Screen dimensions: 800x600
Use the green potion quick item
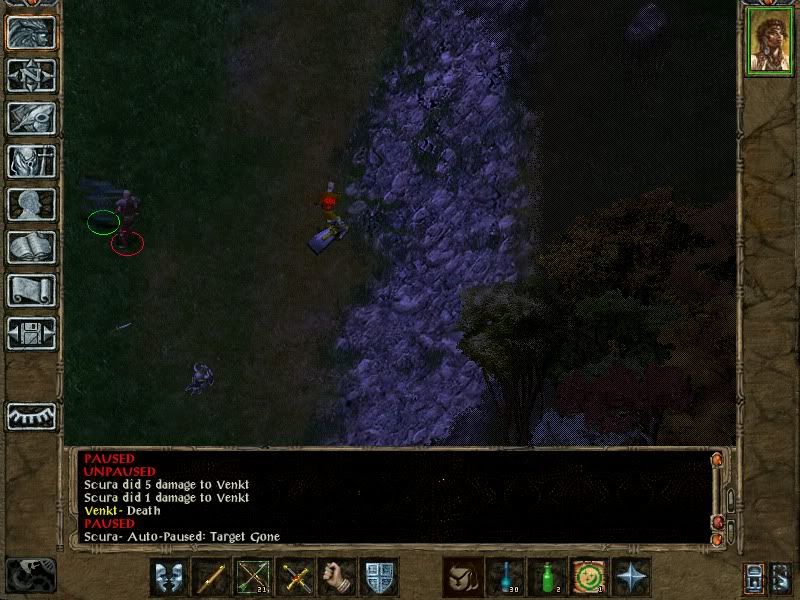(547, 577)
